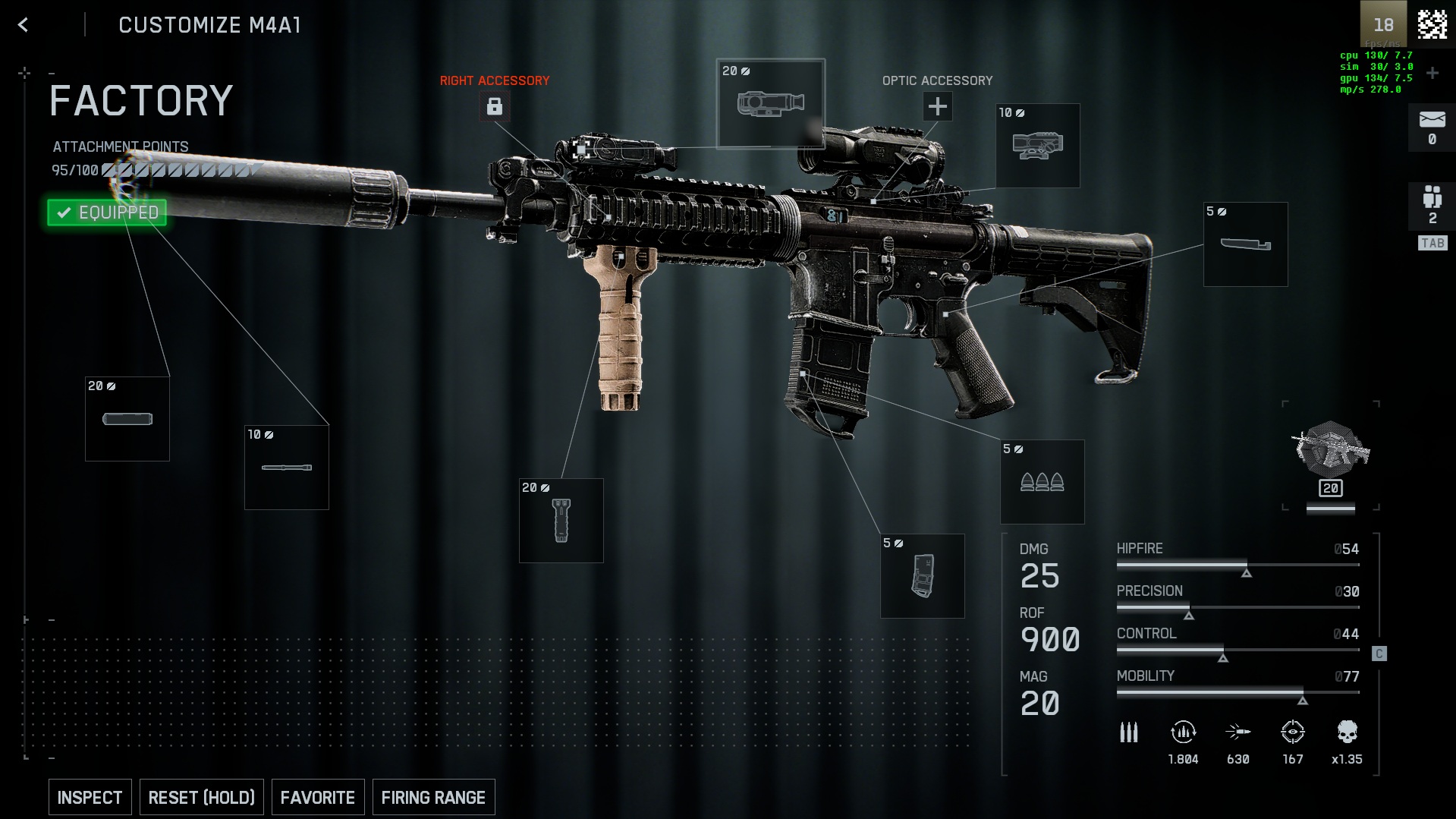Add an Optic Accessory with plus button
This screenshot has height=819, width=1456.
[938, 106]
